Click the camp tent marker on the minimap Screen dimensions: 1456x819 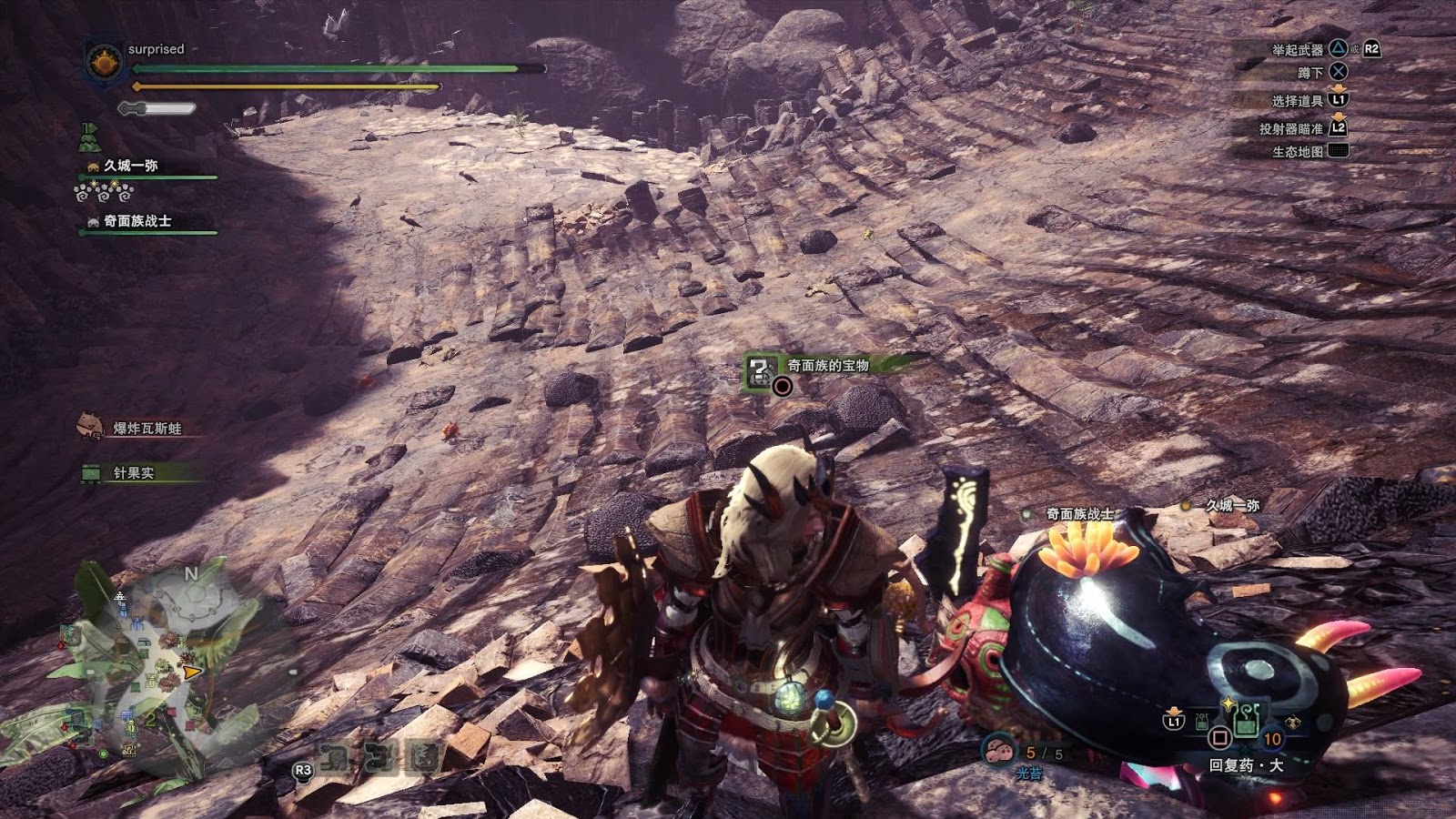[120, 597]
